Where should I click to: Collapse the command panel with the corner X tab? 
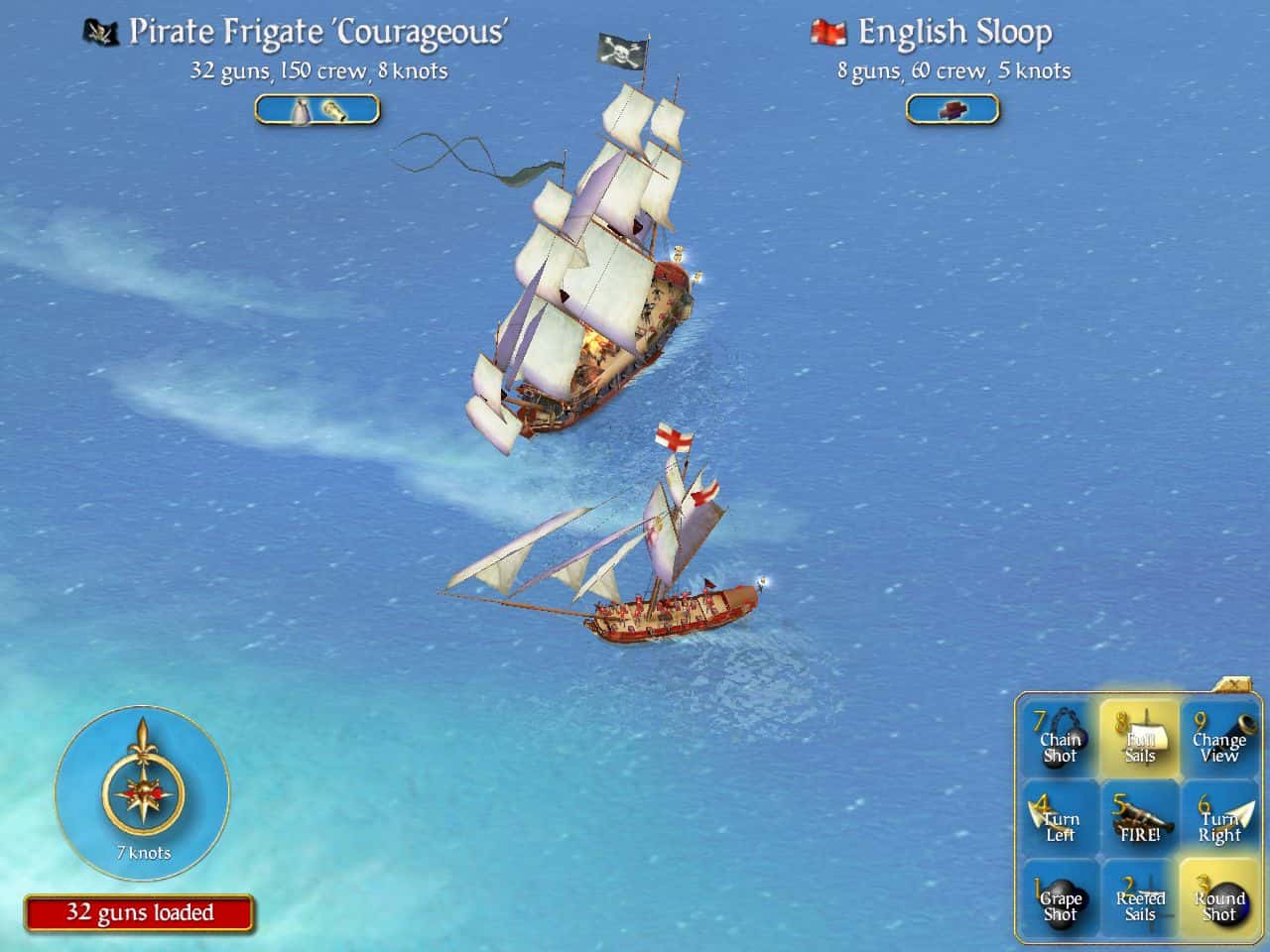pyautogui.click(x=1233, y=684)
